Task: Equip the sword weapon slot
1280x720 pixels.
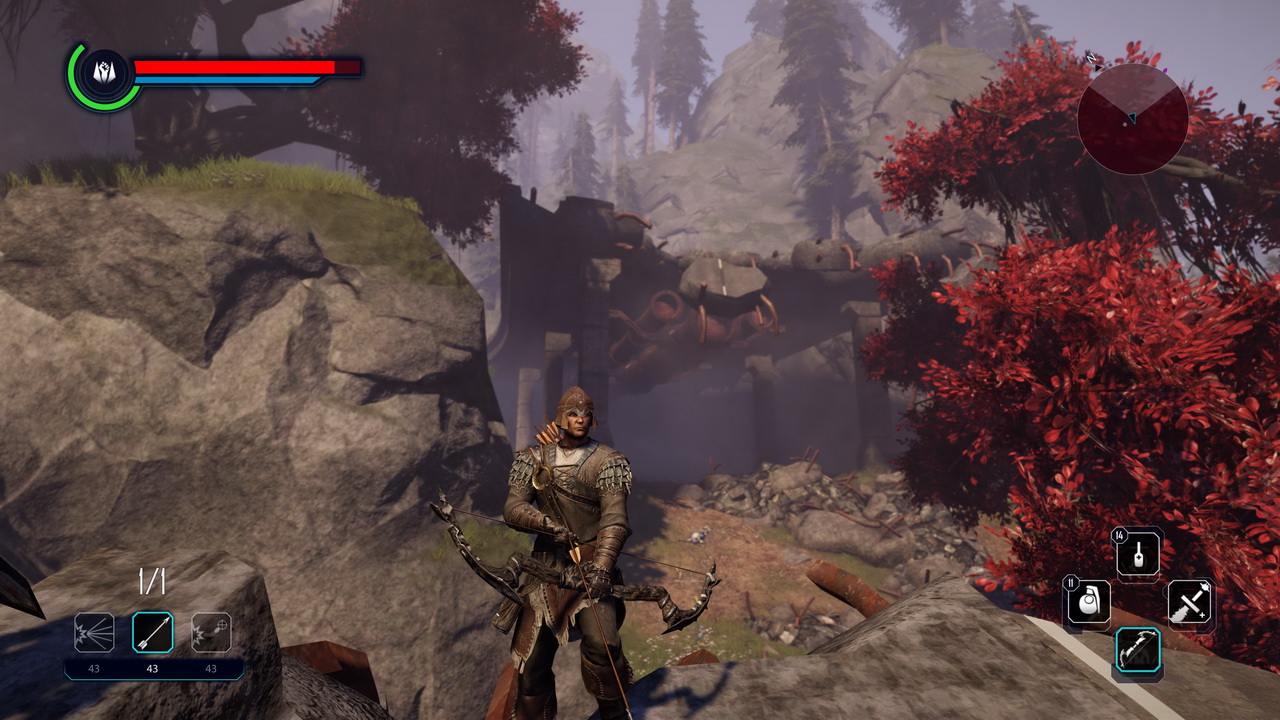Action: coord(1189,603)
